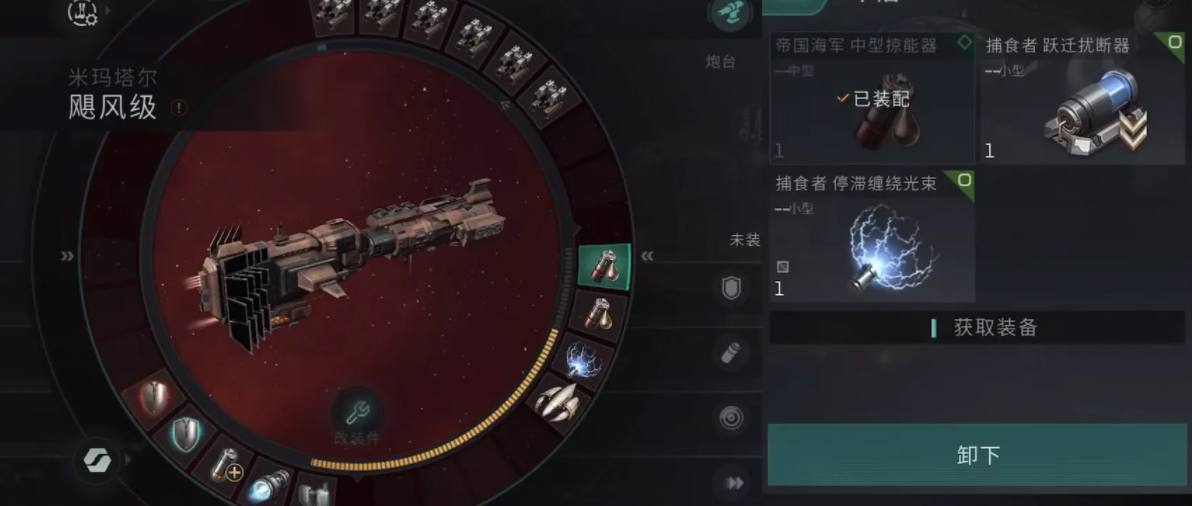The image size is (1192, 506).
Task: Select the module slot with plus badge
Action: click(x=226, y=466)
